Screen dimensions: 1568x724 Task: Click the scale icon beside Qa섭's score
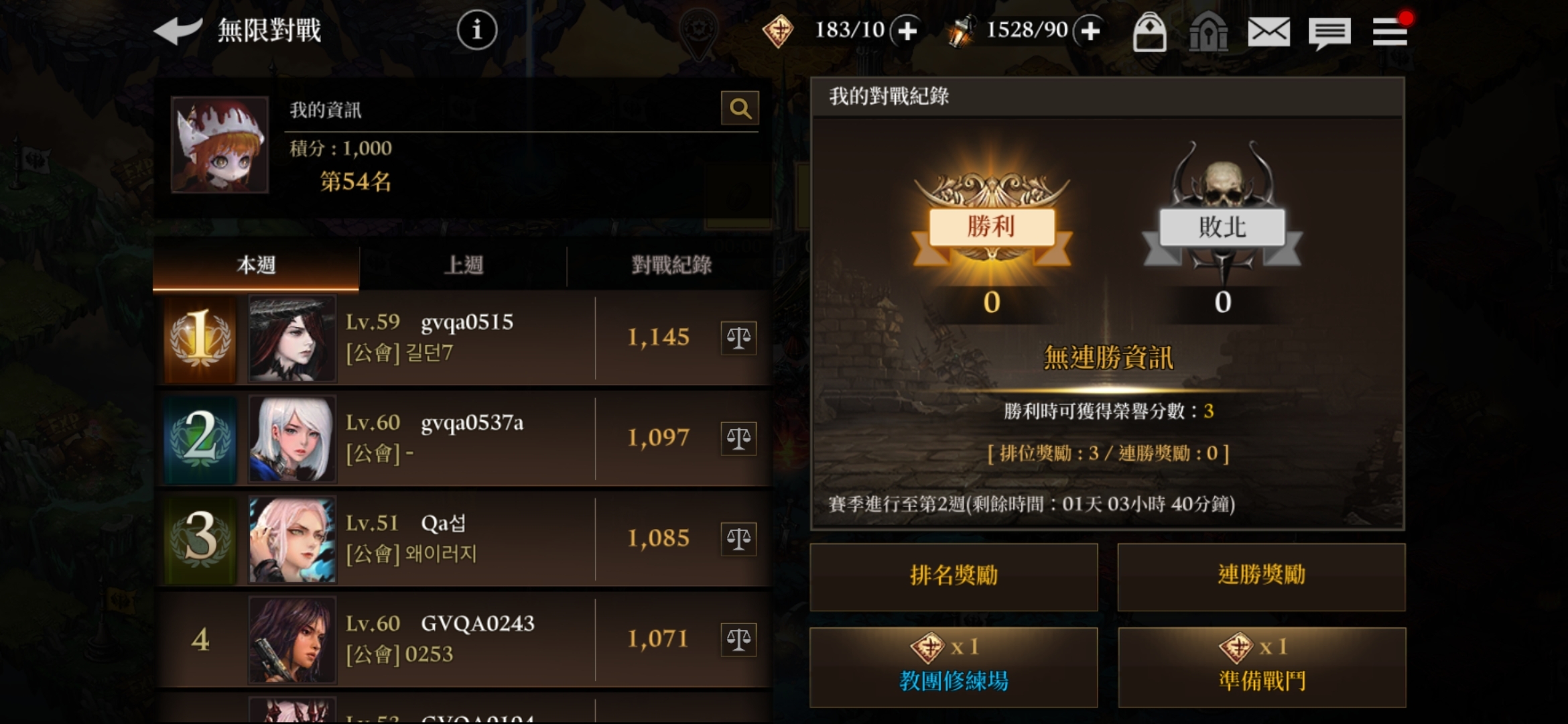point(740,538)
